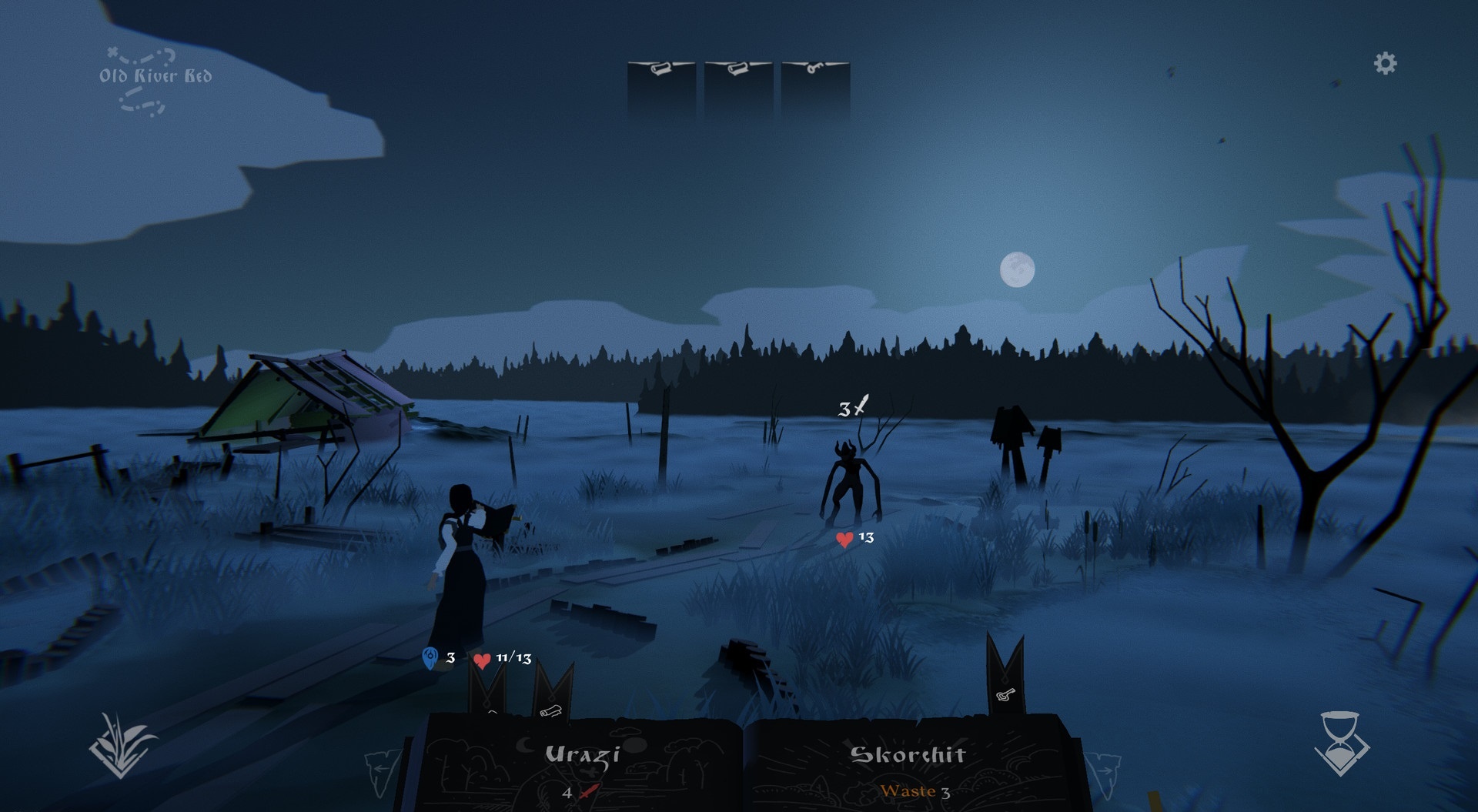End the turn with the hourglass
1478x812 pixels.
(1341, 743)
